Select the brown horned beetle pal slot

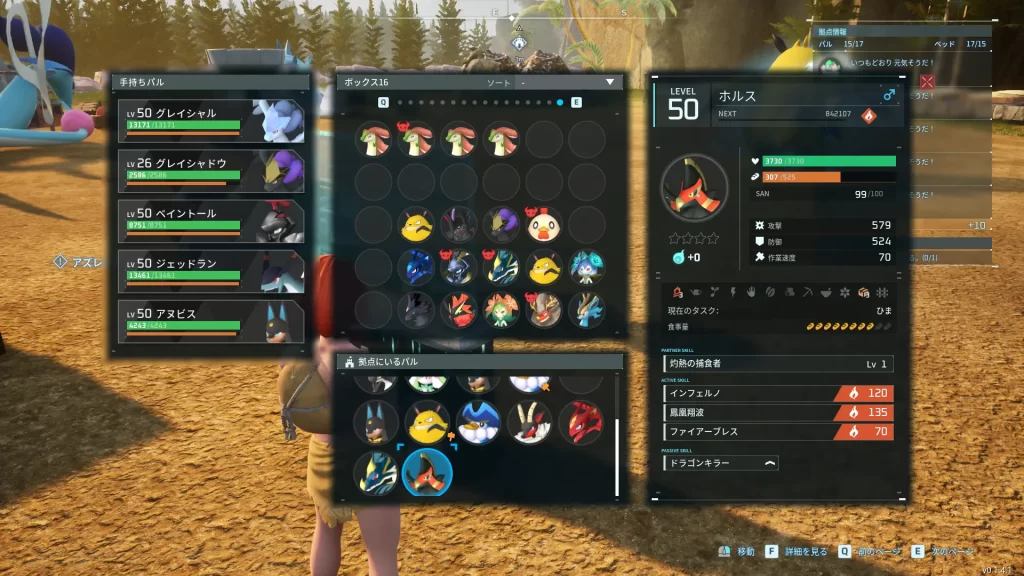tap(544, 310)
